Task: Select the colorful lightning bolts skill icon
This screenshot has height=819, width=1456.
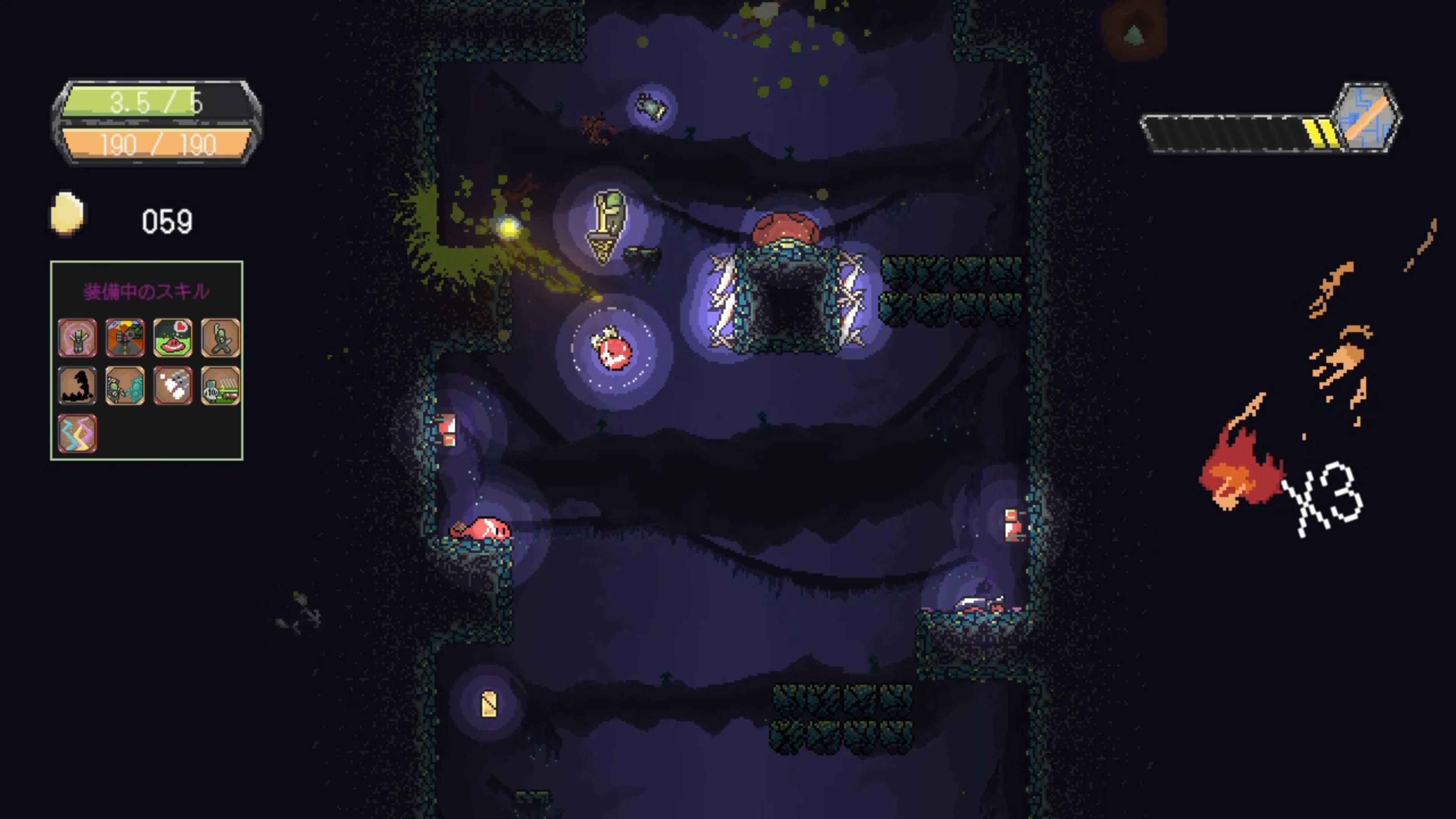Action: (77, 433)
